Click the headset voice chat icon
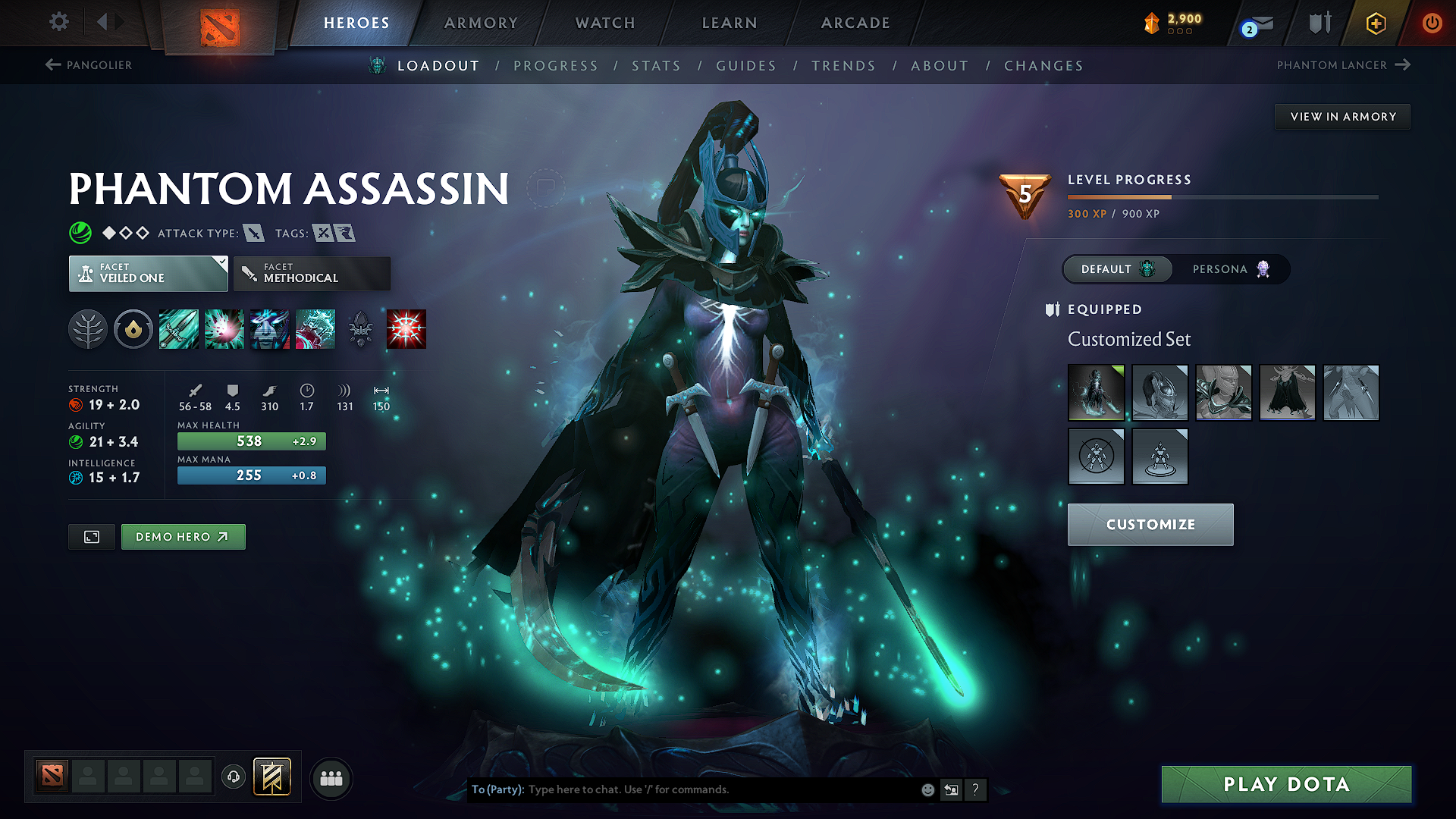Image resolution: width=1456 pixels, height=819 pixels. pos(234,777)
